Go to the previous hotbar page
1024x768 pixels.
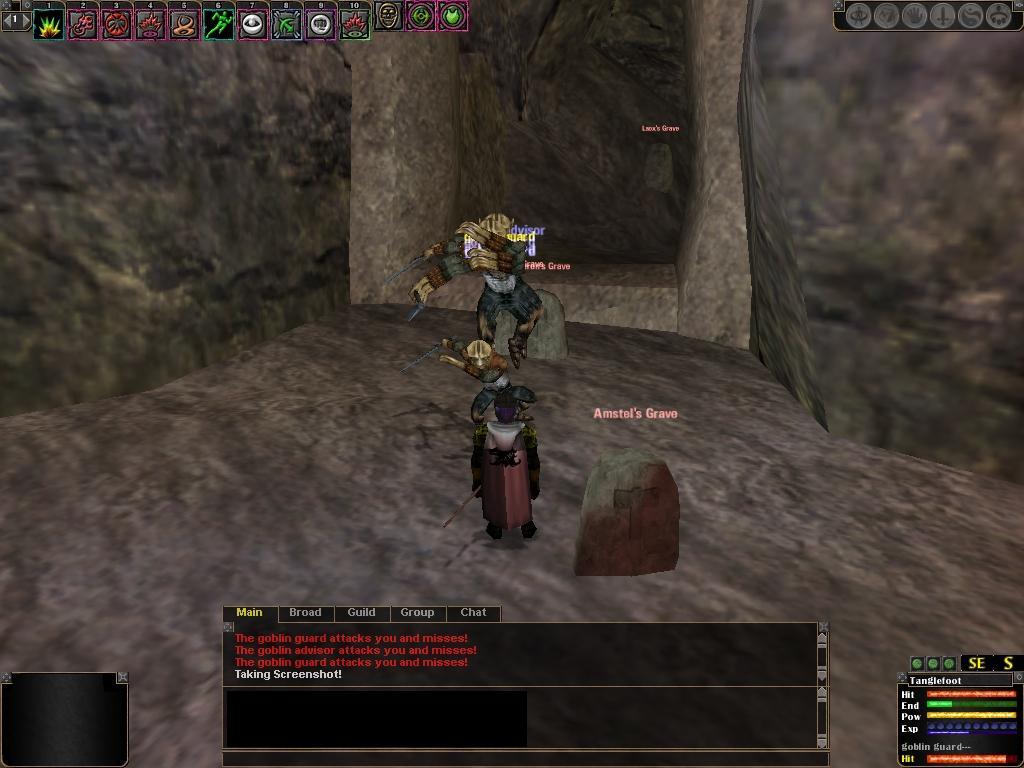pyautogui.click(x=9, y=19)
